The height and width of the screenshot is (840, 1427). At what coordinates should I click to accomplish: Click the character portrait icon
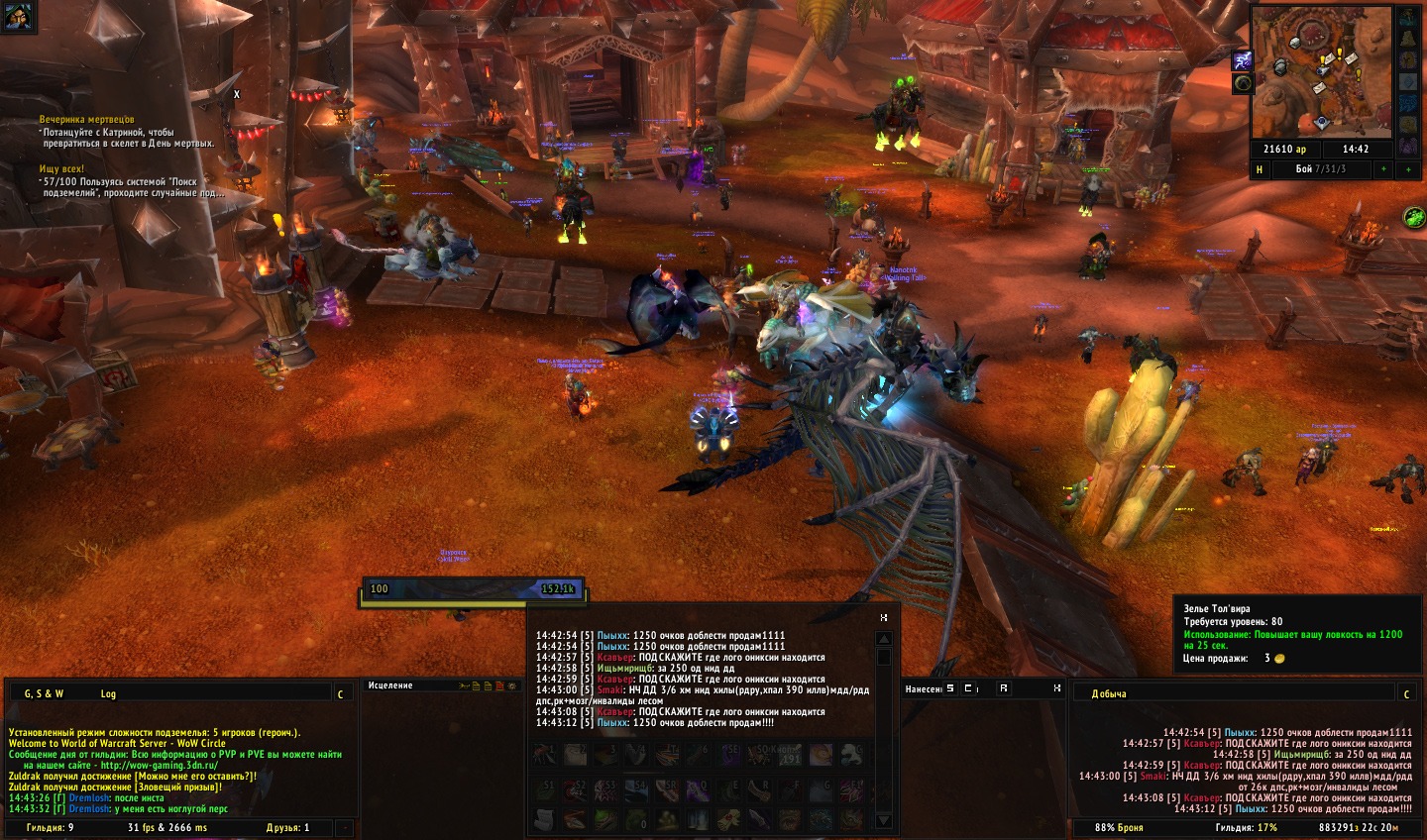(x=18, y=16)
